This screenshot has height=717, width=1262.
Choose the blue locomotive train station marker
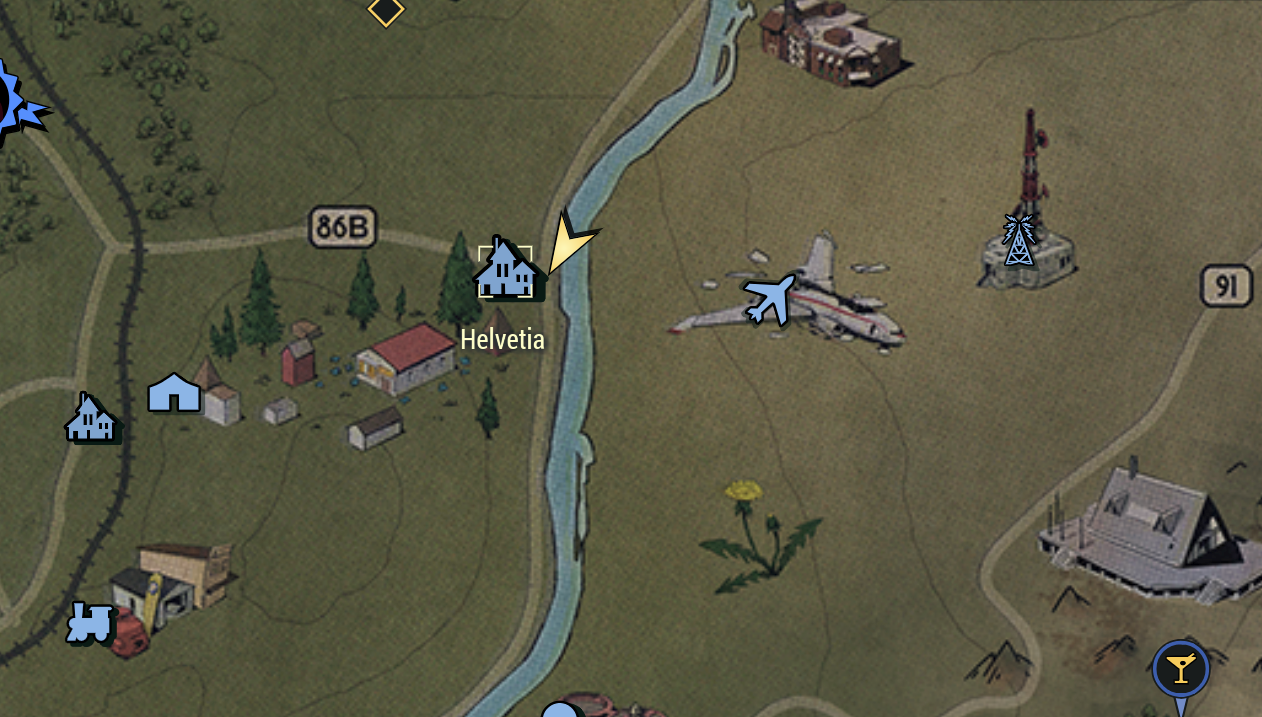pos(88,622)
